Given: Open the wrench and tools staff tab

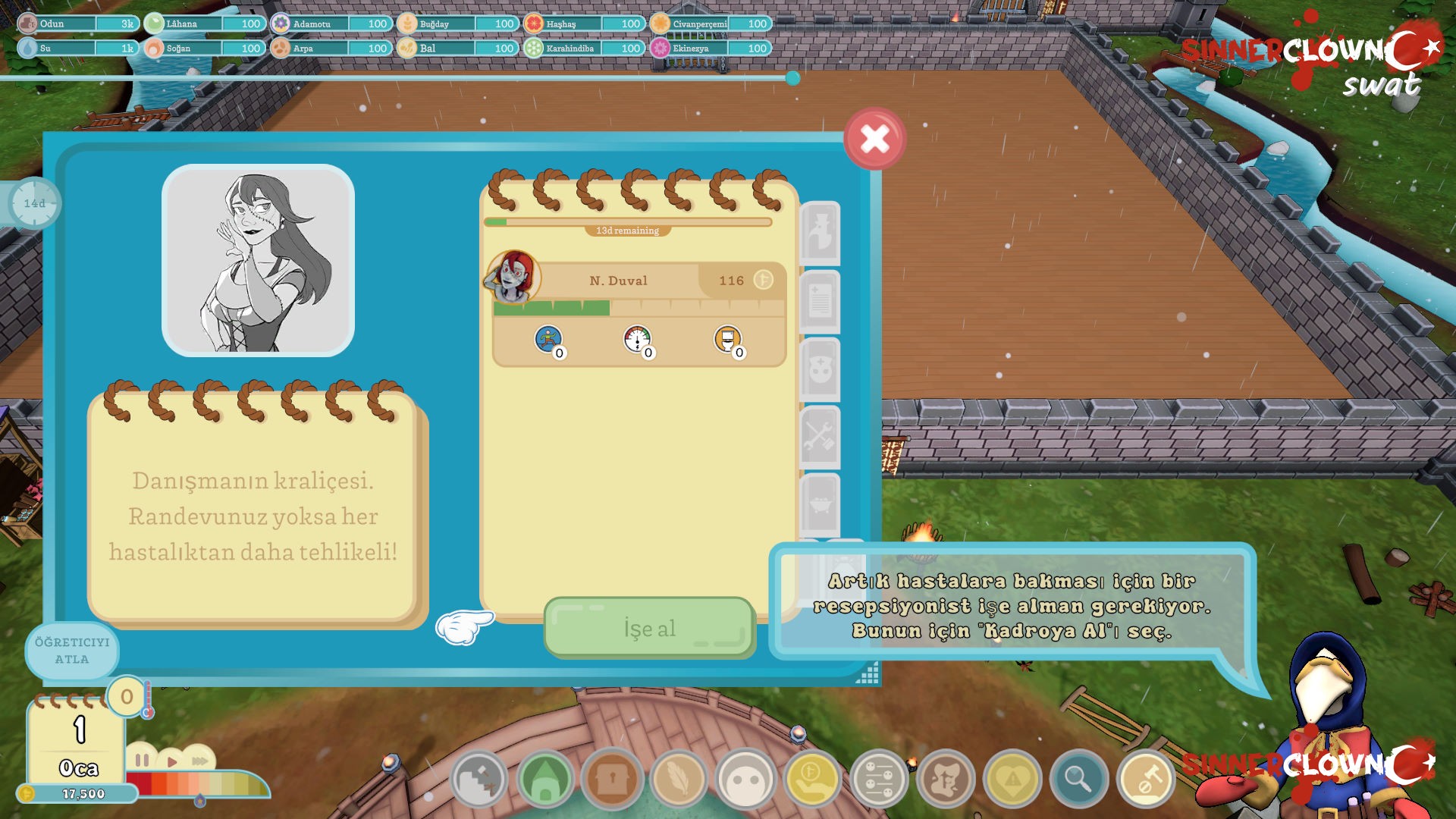Looking at the screenshot, I should (820, 438).
